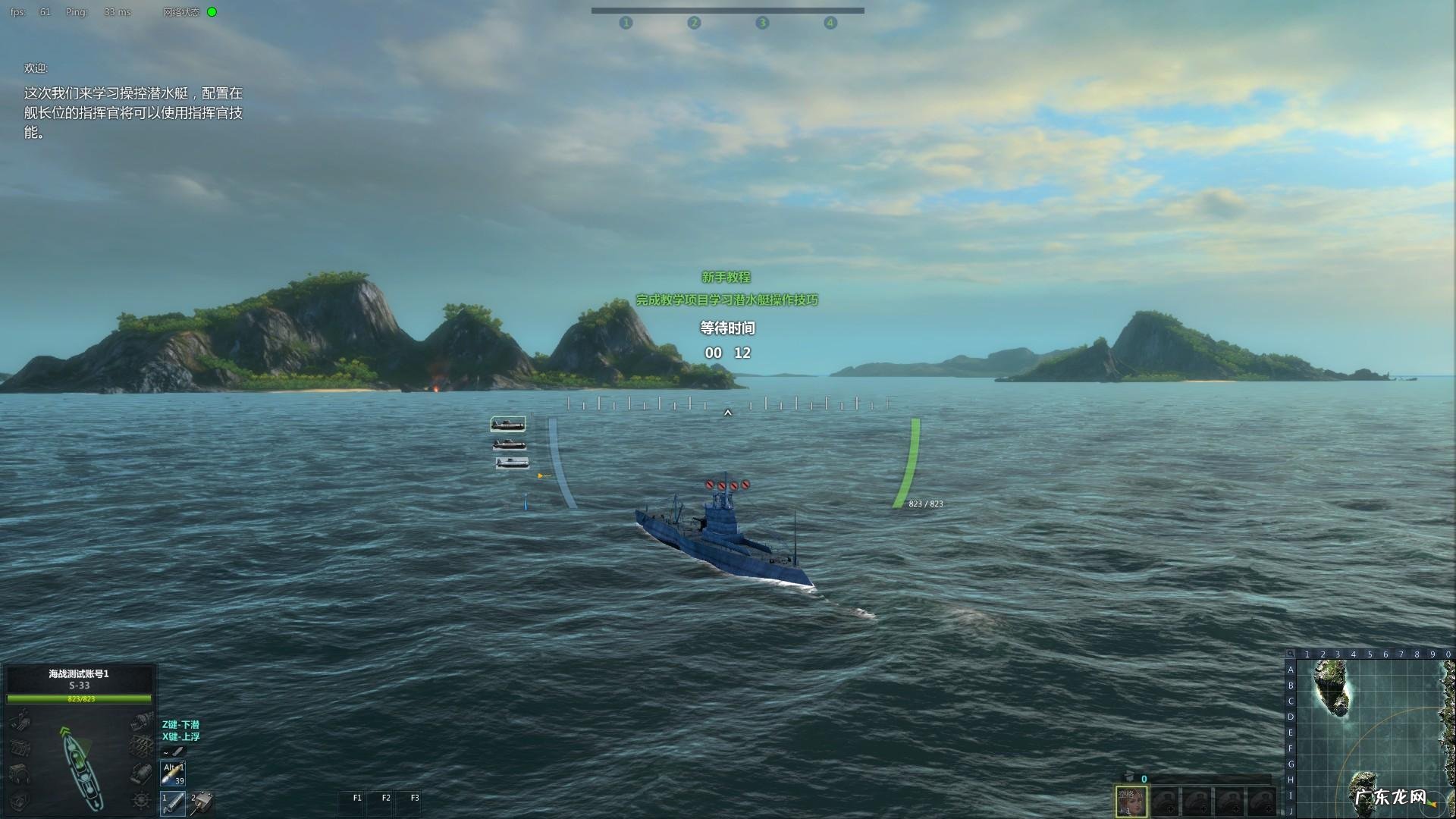Click the ship wheel rudder module icon

coord(141,800)
